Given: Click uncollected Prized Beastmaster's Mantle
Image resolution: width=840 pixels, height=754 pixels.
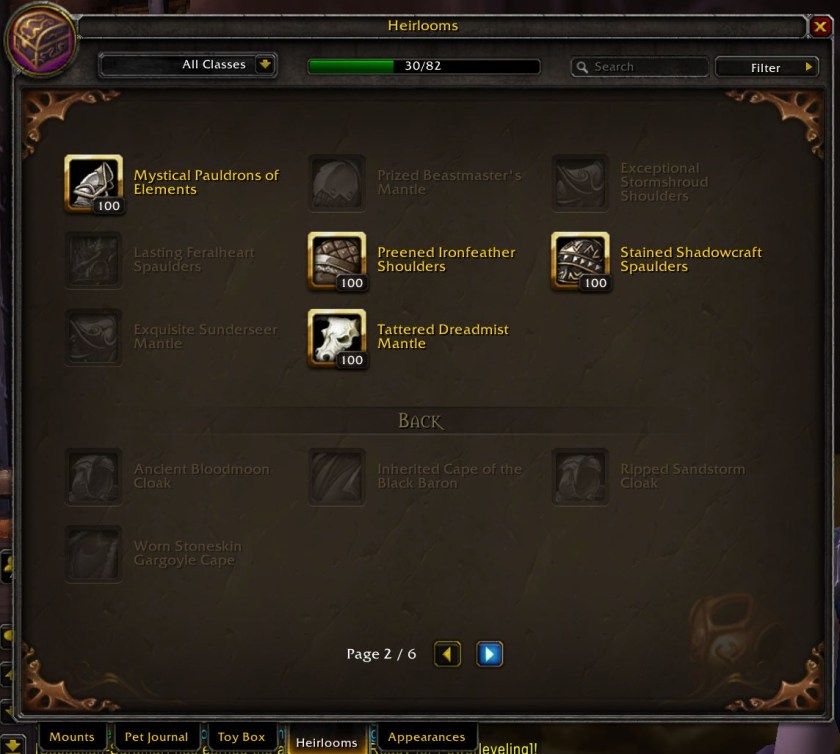Looking at the screenshot, I should (x=337, y=184).
